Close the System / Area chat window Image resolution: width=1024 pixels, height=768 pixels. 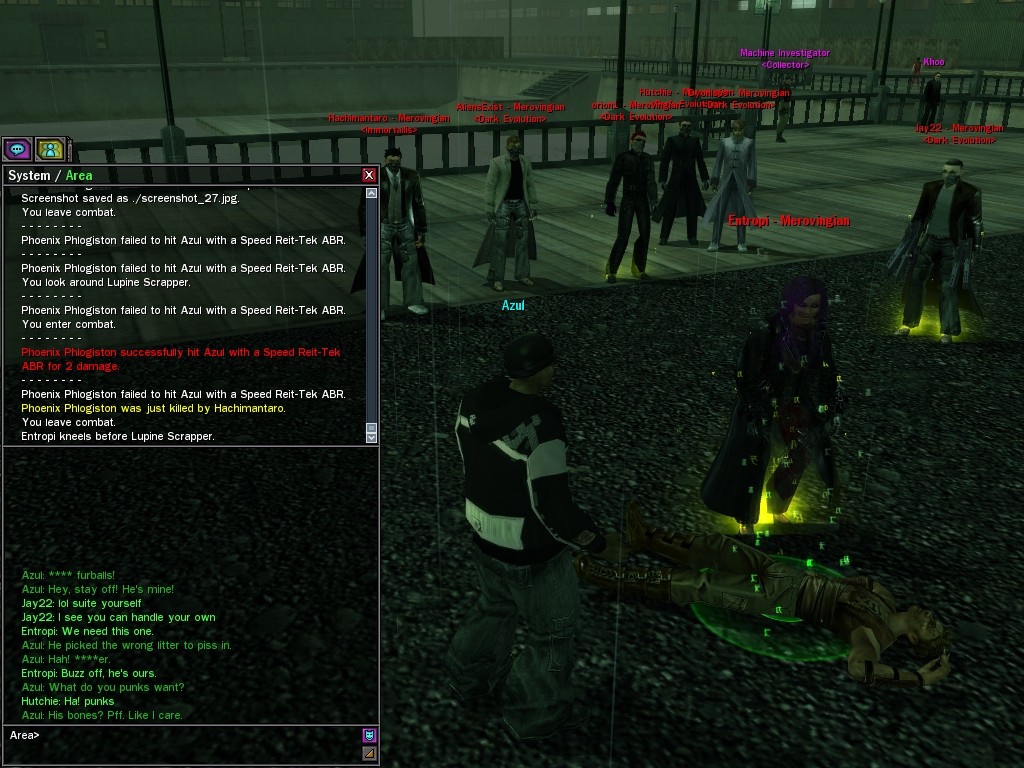pos(369,175)
